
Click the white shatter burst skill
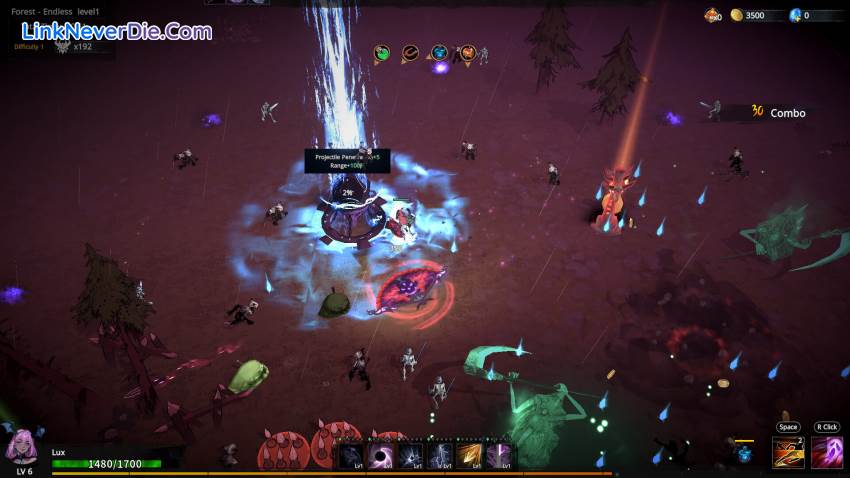pos(411,456)
